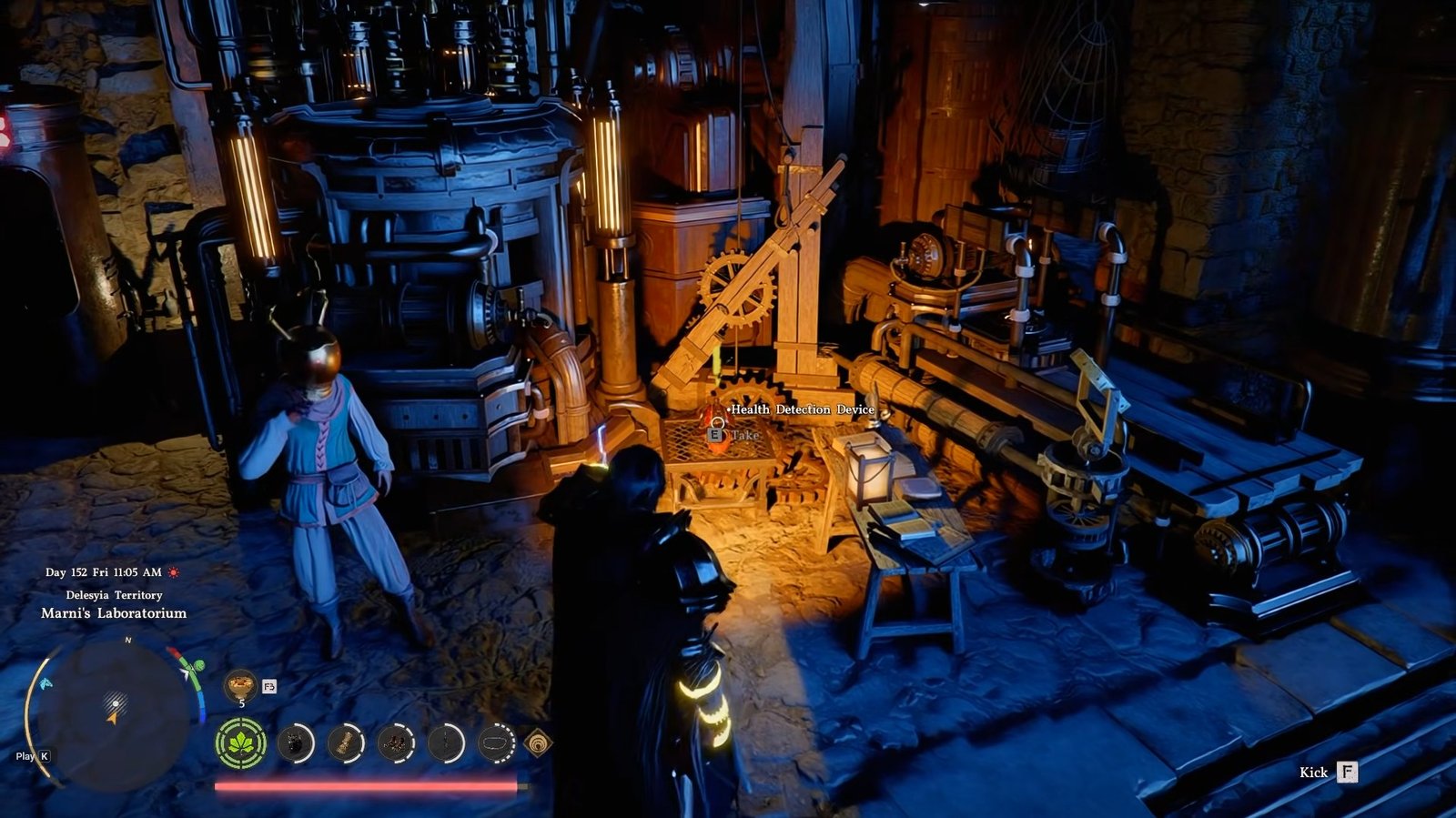Click the blue horse marker beside minimap
The image size is (1456, 818).
(x=45, y=682)
